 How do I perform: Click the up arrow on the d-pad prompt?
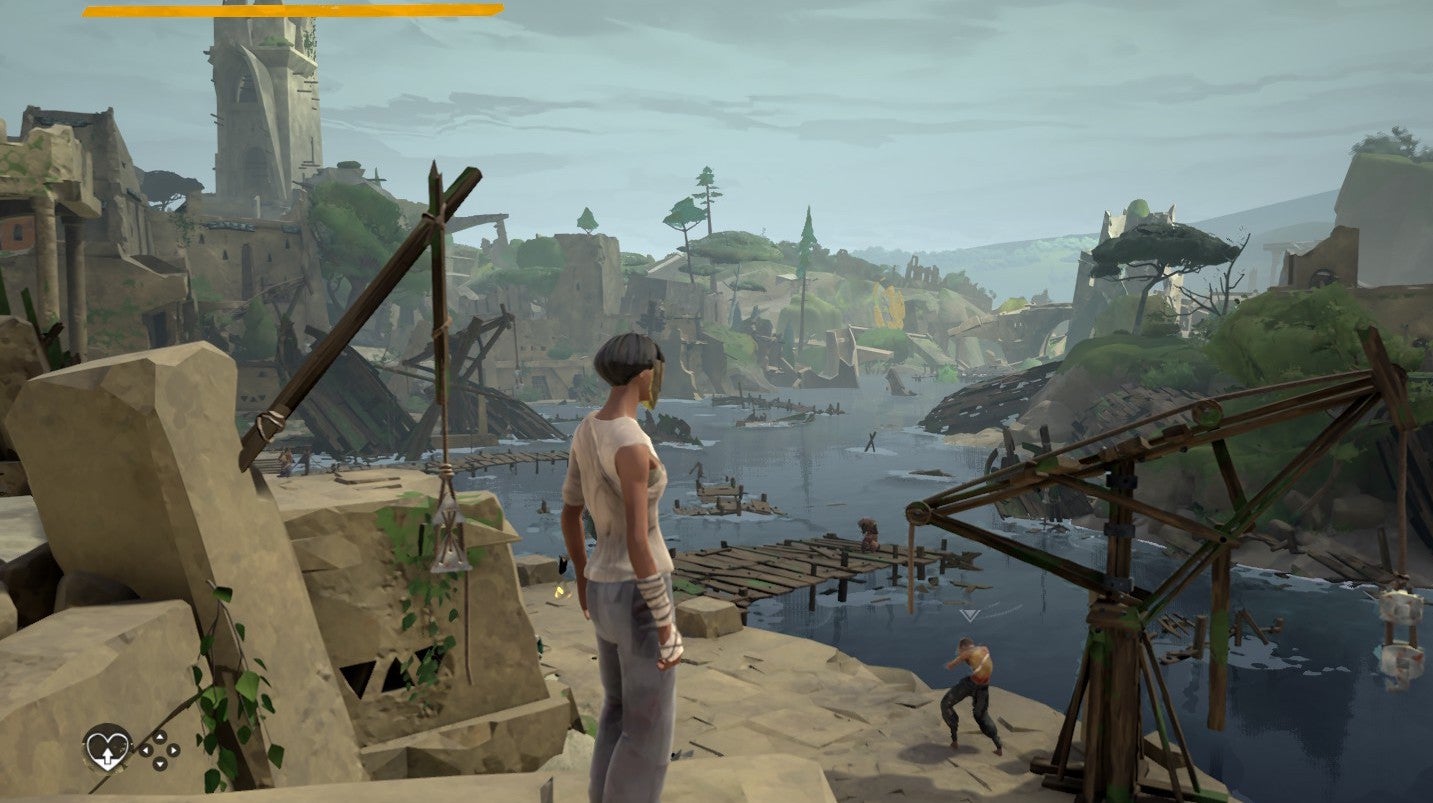(160, 737)
